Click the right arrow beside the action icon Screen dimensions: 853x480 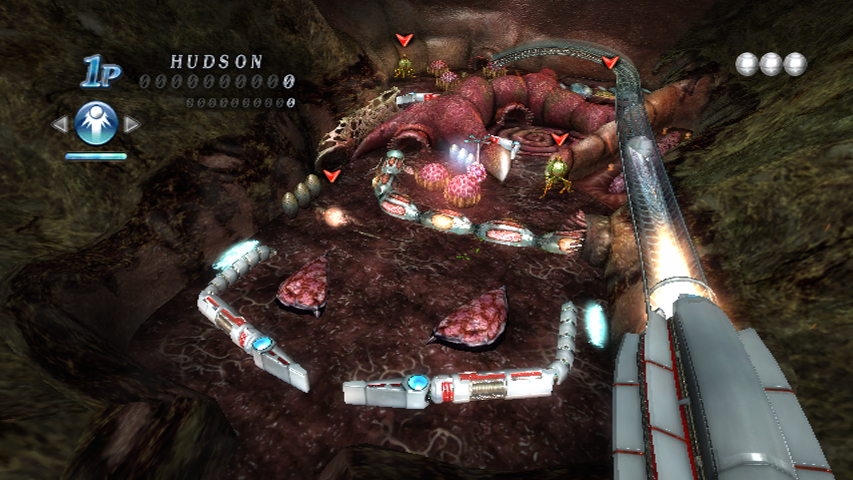pyautogui.click(x=131, y=124)
